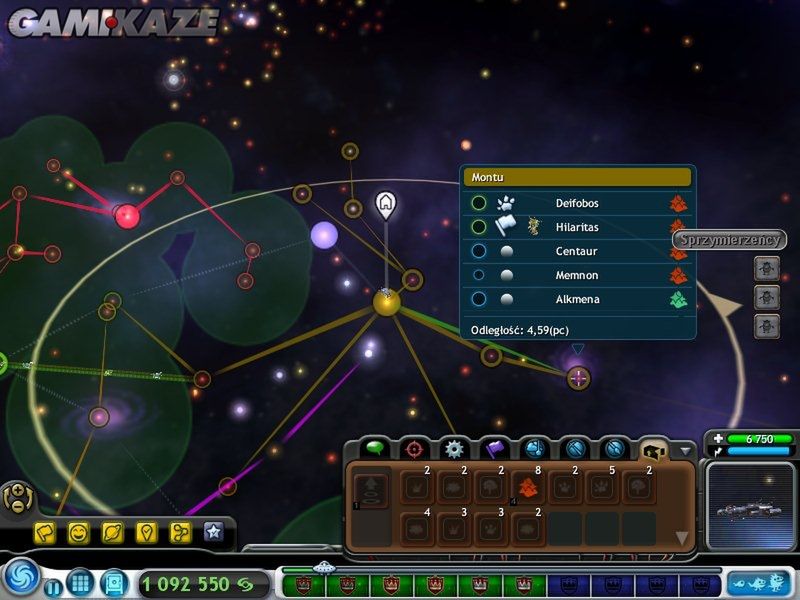This screenshot has height=600, width=800.
Task: Select the Alkmena planet row
Action: click(578, 299)
